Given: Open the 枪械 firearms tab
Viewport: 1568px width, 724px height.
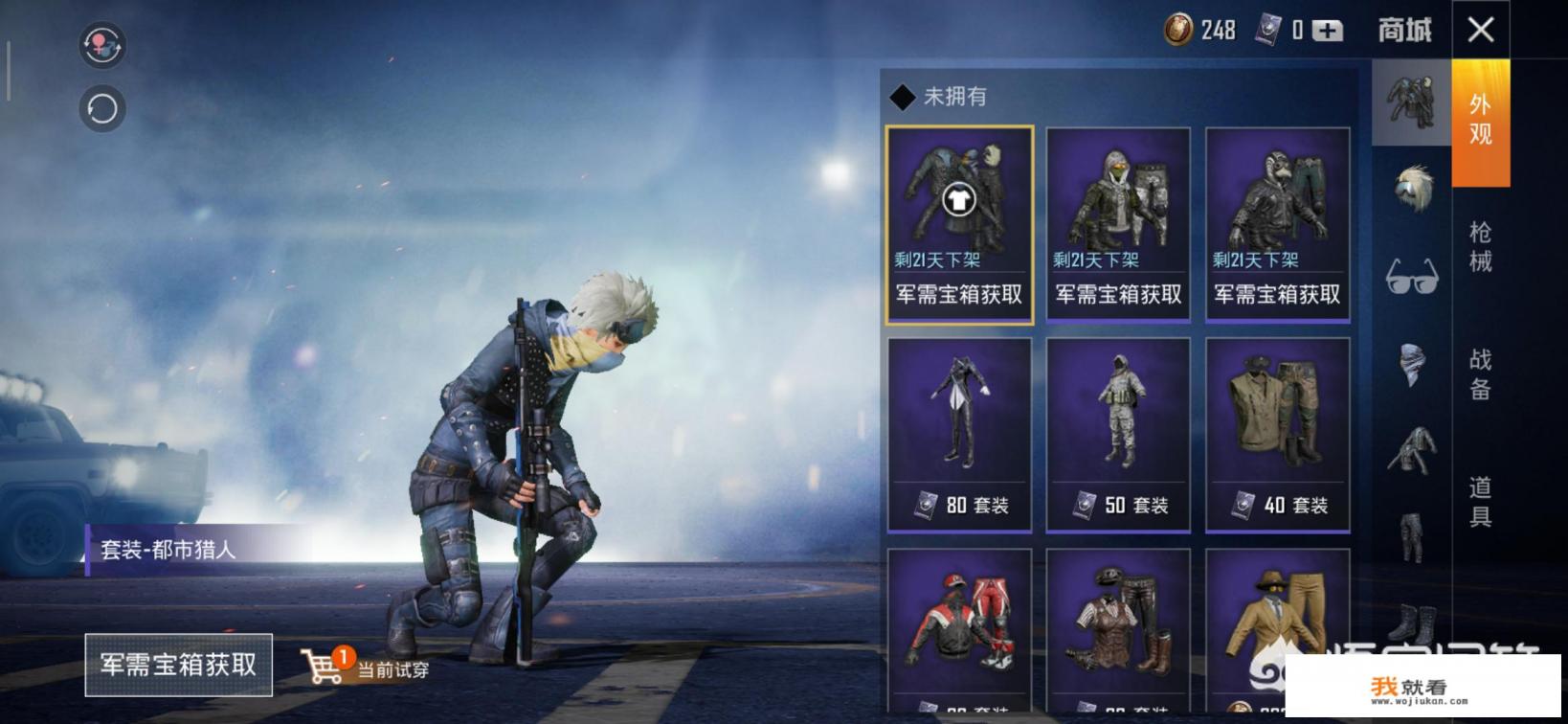Looking at the screenshot, I should pos(1480,246).
